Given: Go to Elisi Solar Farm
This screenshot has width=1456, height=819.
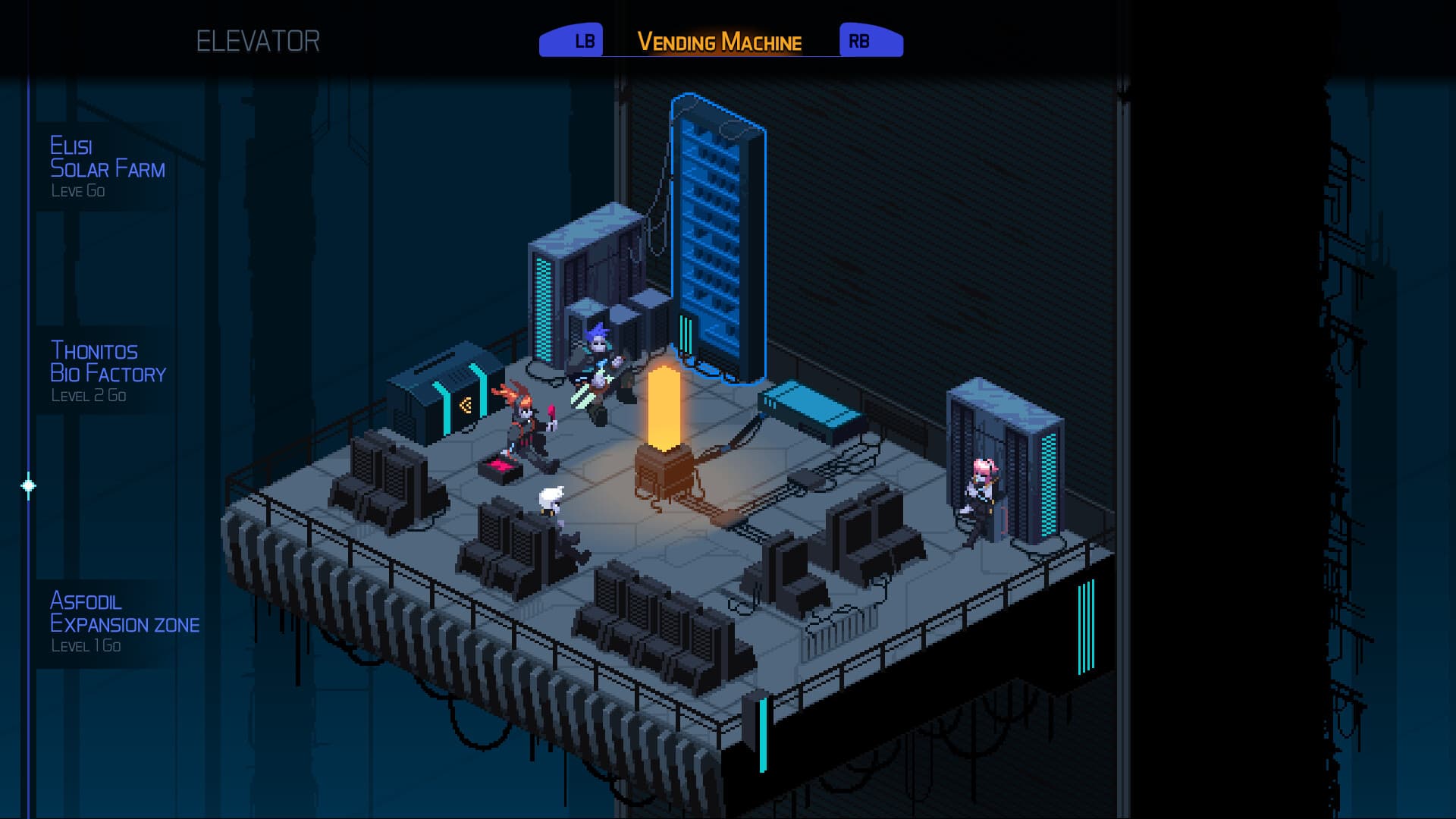Looking at the screenshot, I should coord(106,167).
